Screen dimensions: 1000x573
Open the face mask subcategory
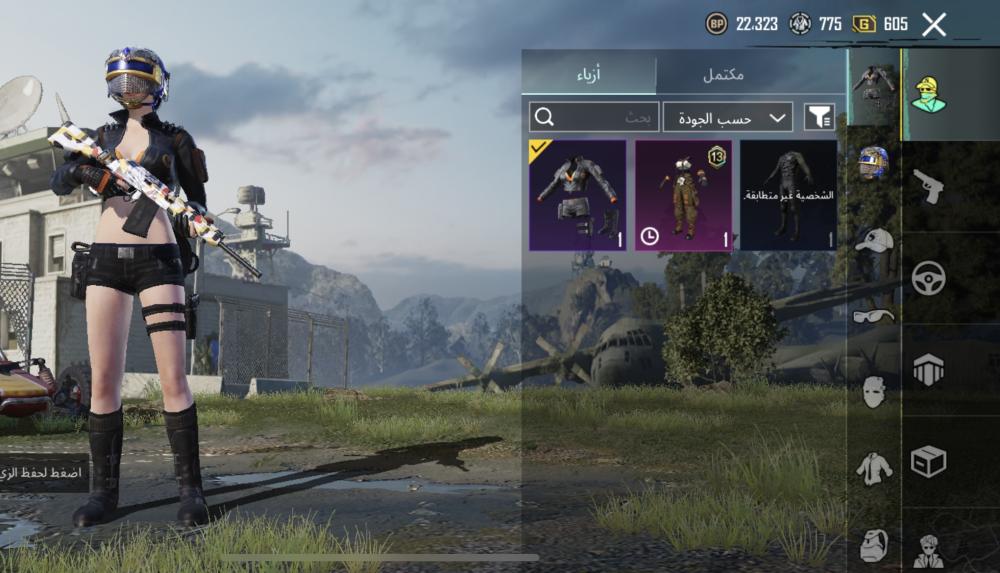(x=874, y=391)
